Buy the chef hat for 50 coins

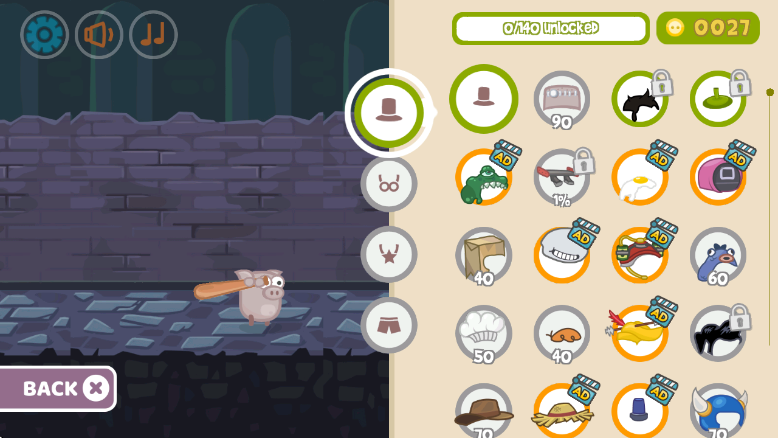pos(484,333)
